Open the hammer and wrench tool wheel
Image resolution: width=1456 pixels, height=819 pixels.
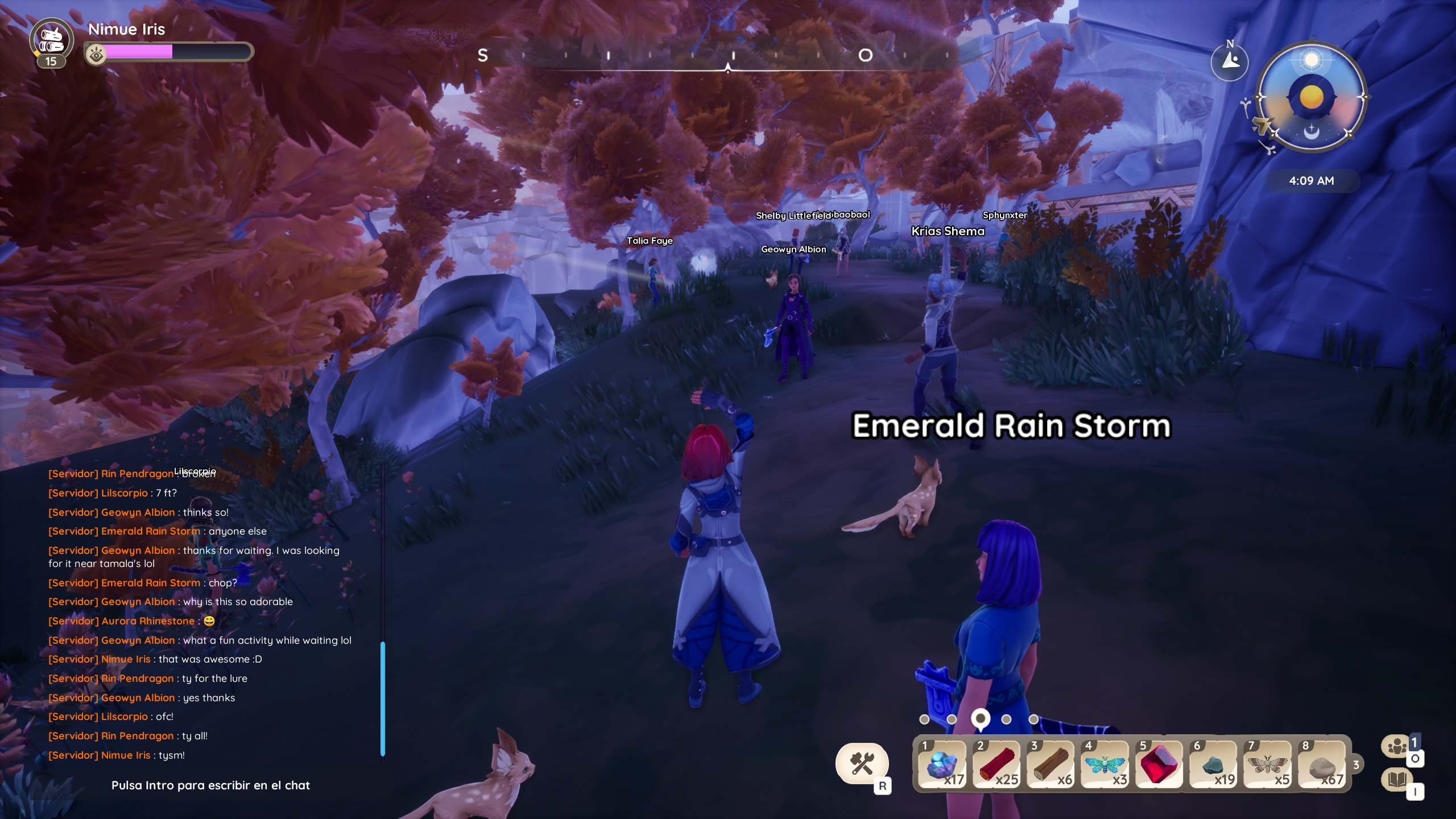point(861,763)
